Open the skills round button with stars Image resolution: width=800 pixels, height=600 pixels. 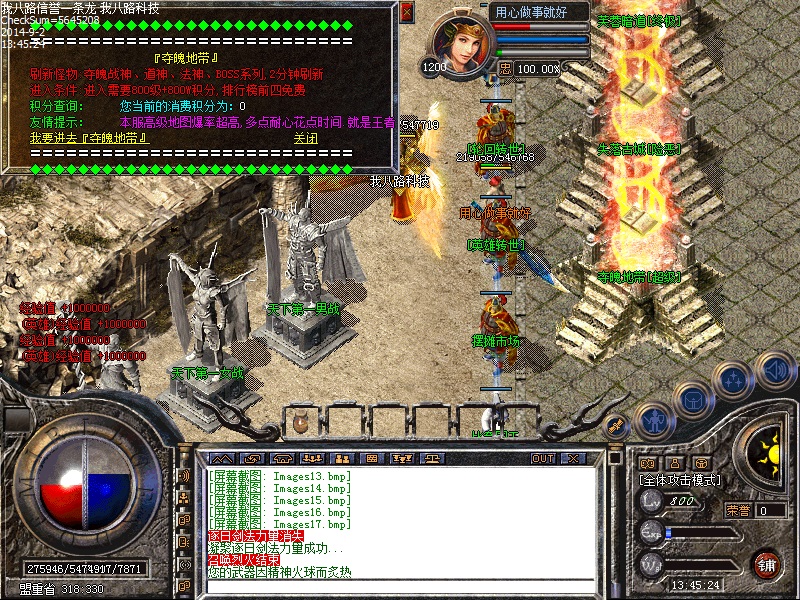pos(735,380)
